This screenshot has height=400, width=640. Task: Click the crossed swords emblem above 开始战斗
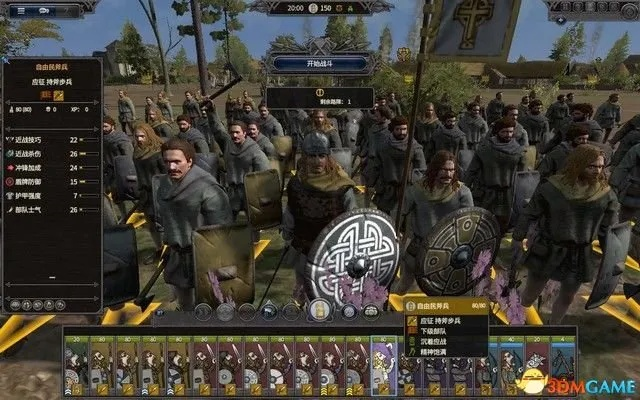[321, 47]
